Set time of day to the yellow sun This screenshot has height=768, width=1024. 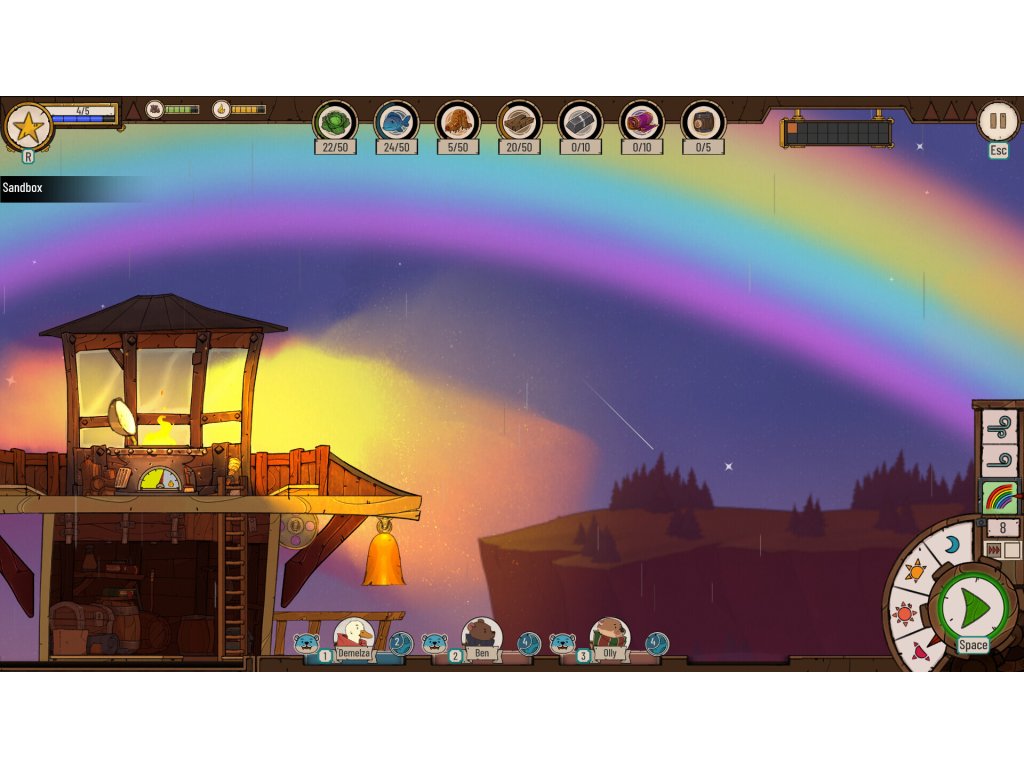point(916,572)
